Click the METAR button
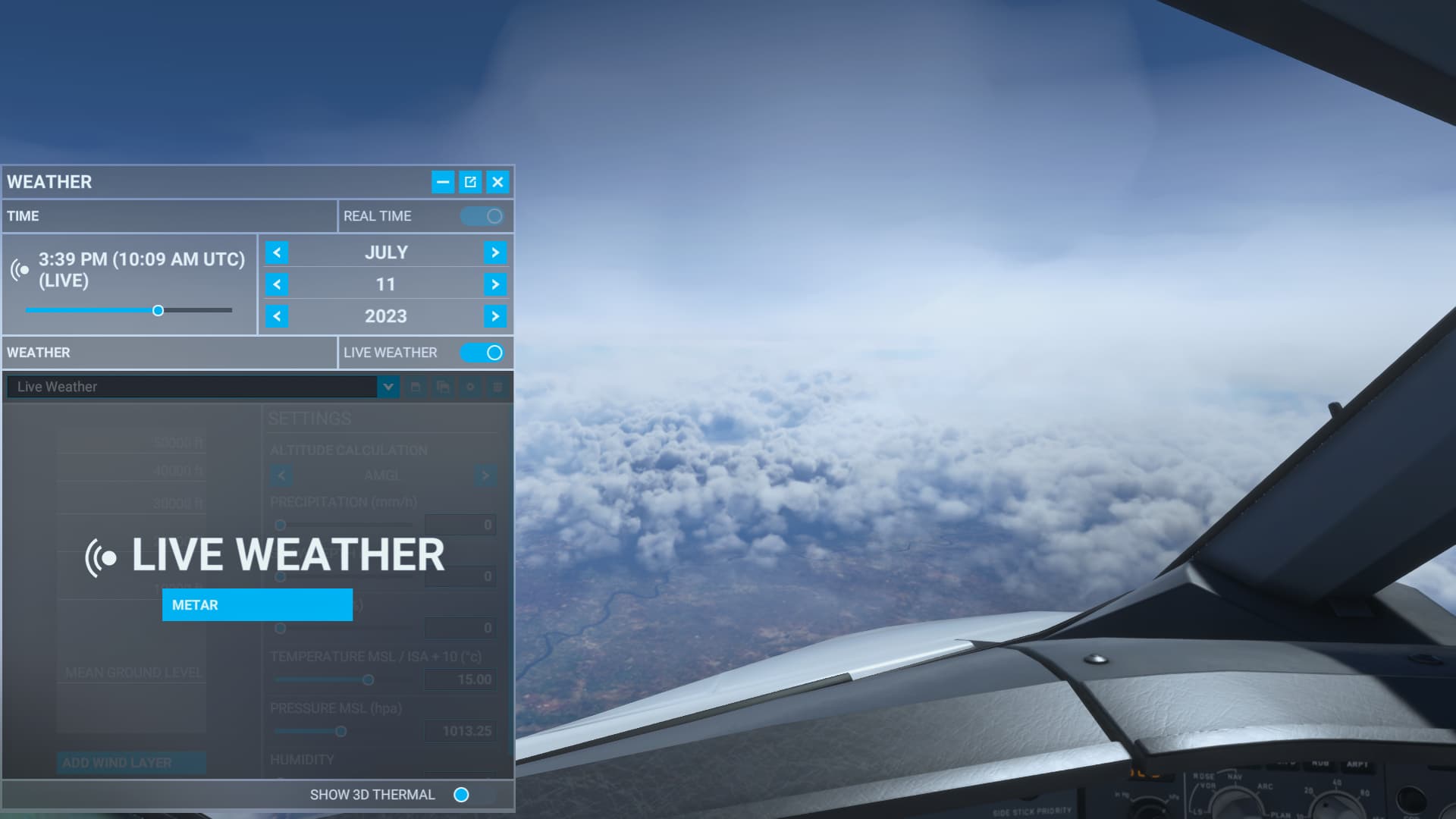This screenshot has width=1456, height=819. 257,604
